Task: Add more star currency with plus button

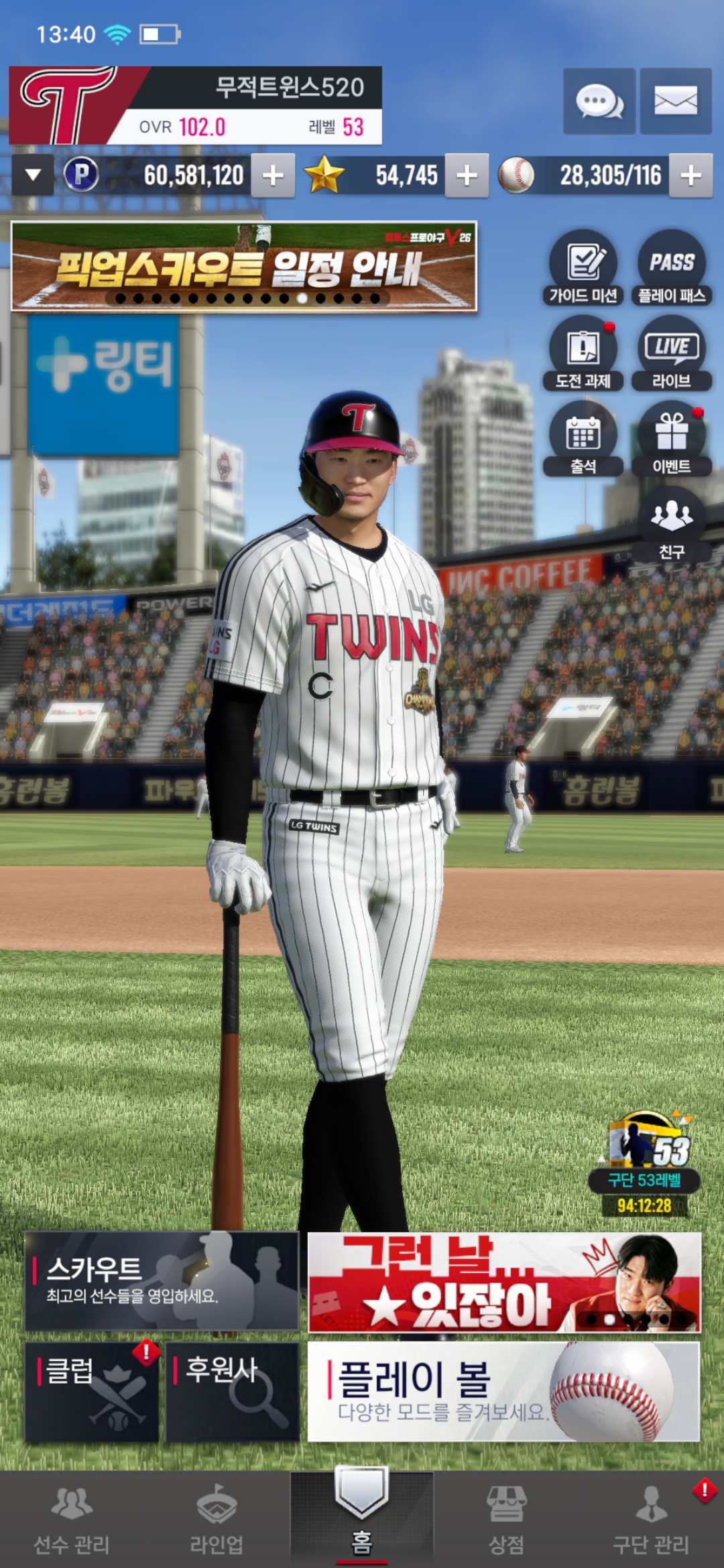Action: [467, 176]
